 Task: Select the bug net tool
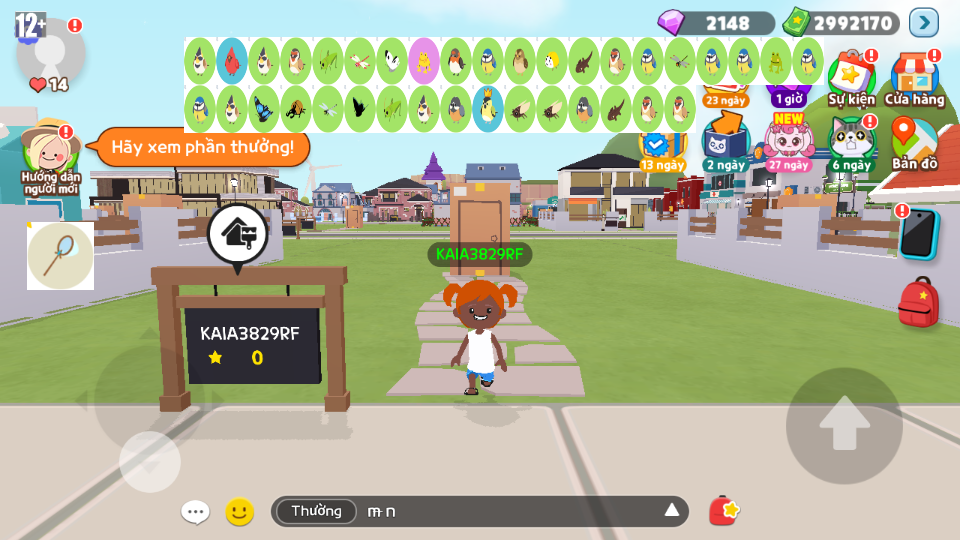[60, 255]
